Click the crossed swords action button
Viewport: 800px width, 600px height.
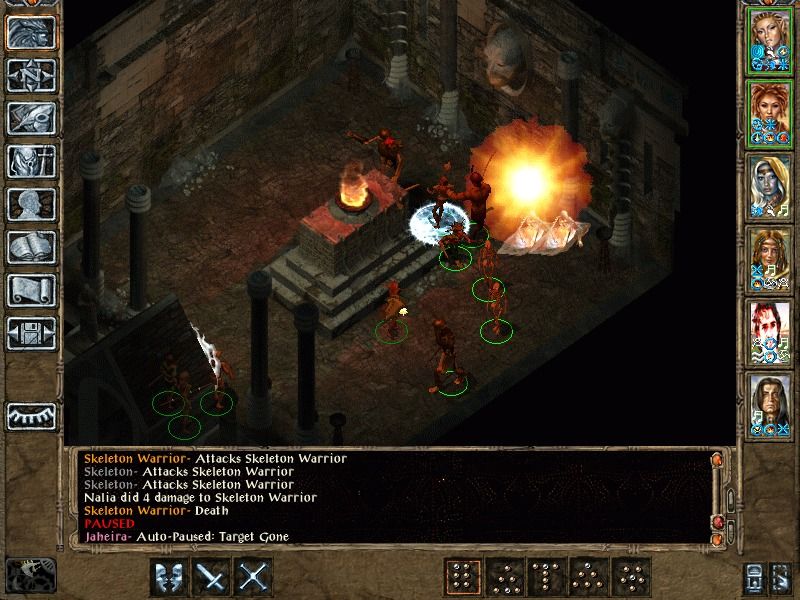pos(255,577)
